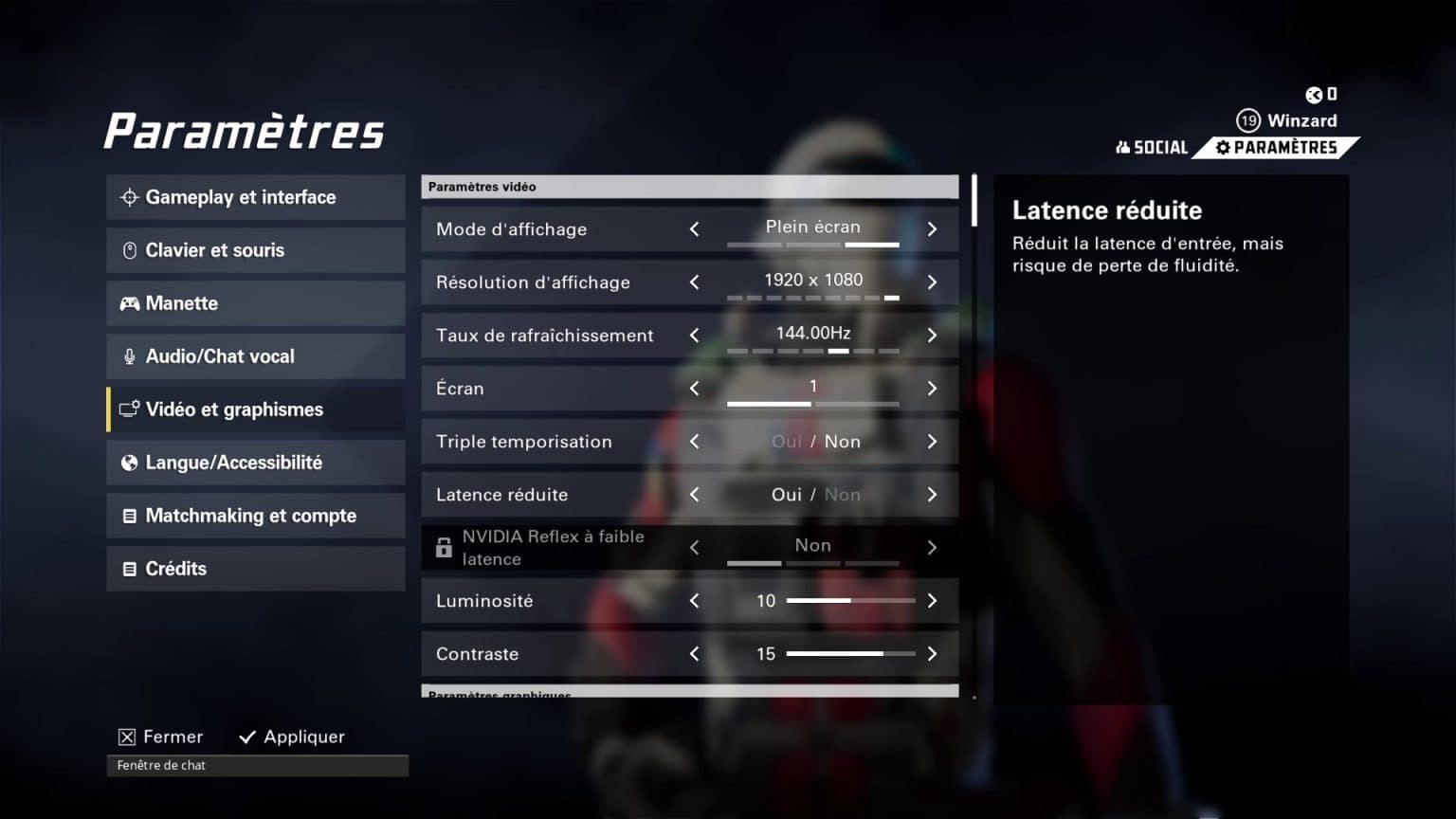The width and height of the screenshot is (1456, 819).
Task: Open Crédits via its document icon
Action: coord(130,568)
